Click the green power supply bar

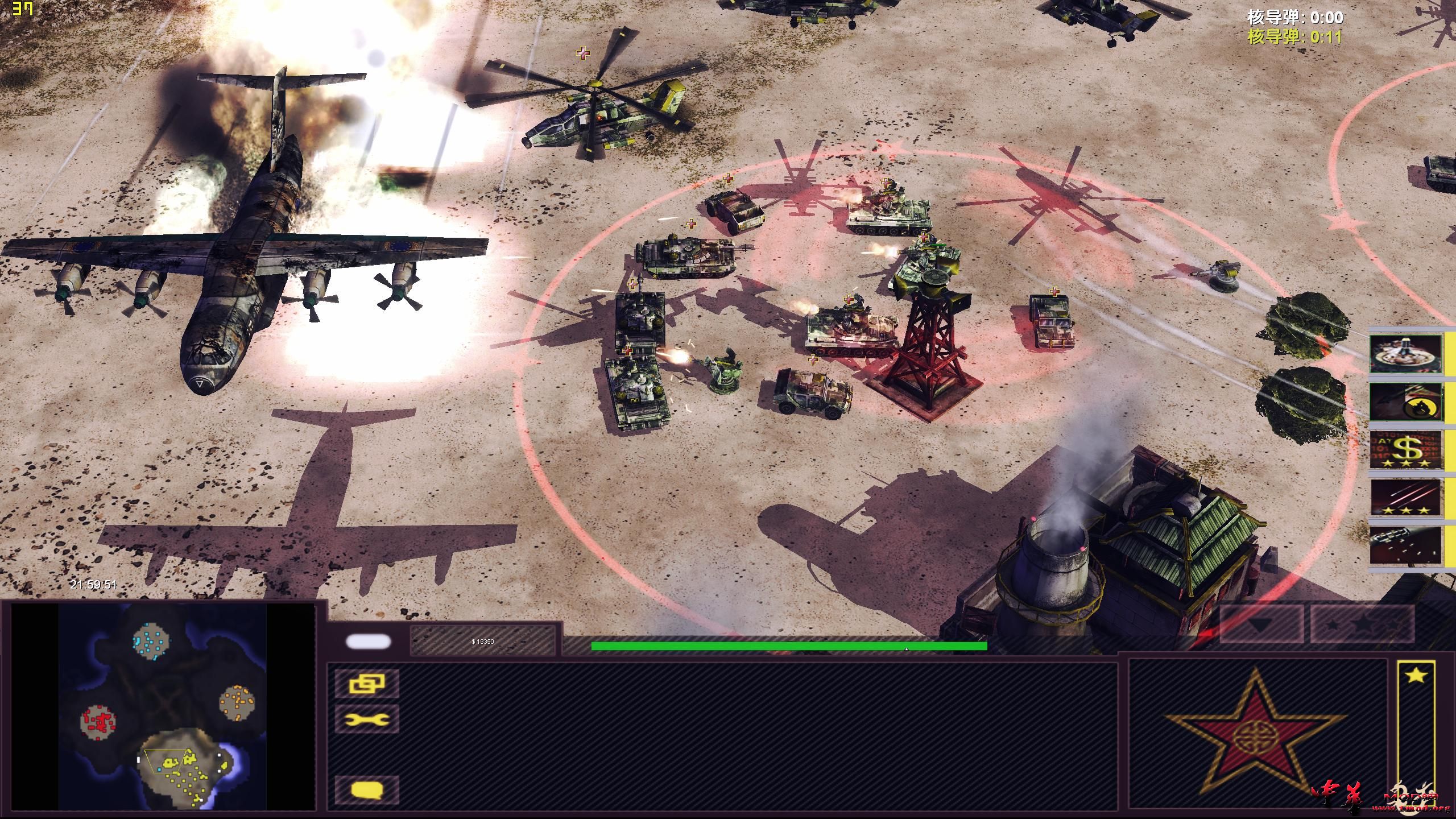(x=789, y=646)
